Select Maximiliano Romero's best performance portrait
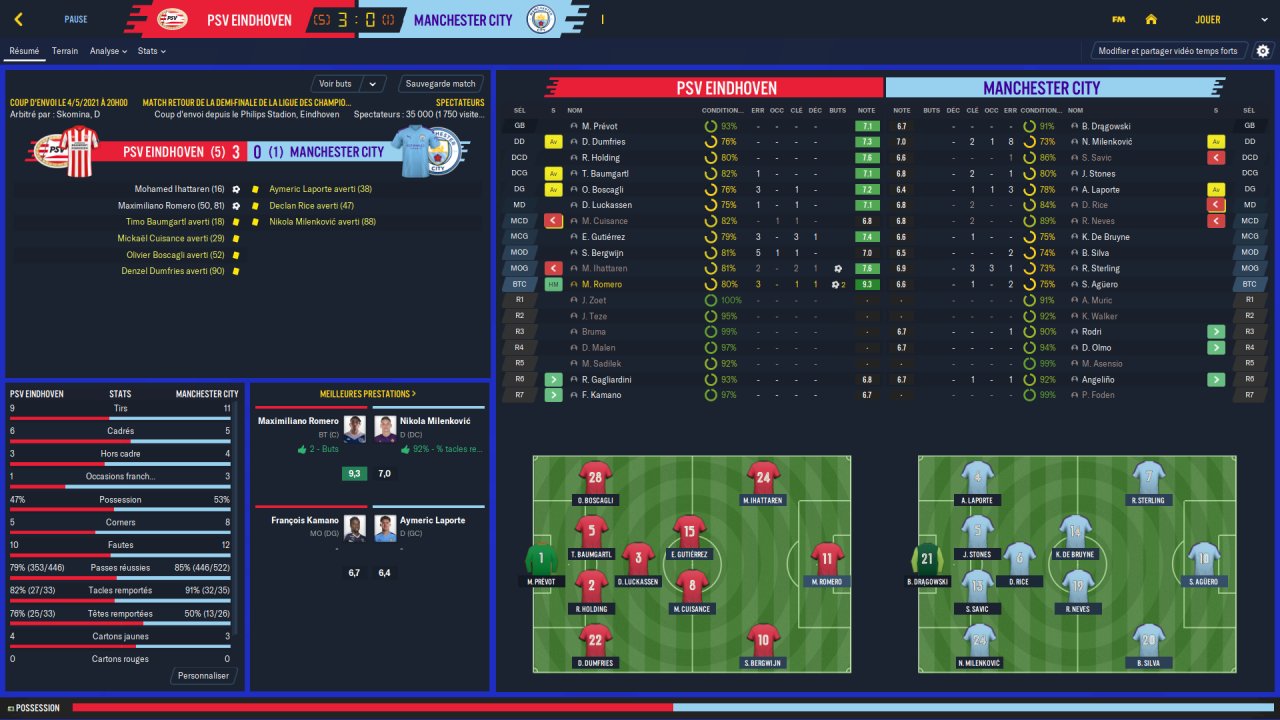Screen dimensions: 1280x720 coord(355,429)
